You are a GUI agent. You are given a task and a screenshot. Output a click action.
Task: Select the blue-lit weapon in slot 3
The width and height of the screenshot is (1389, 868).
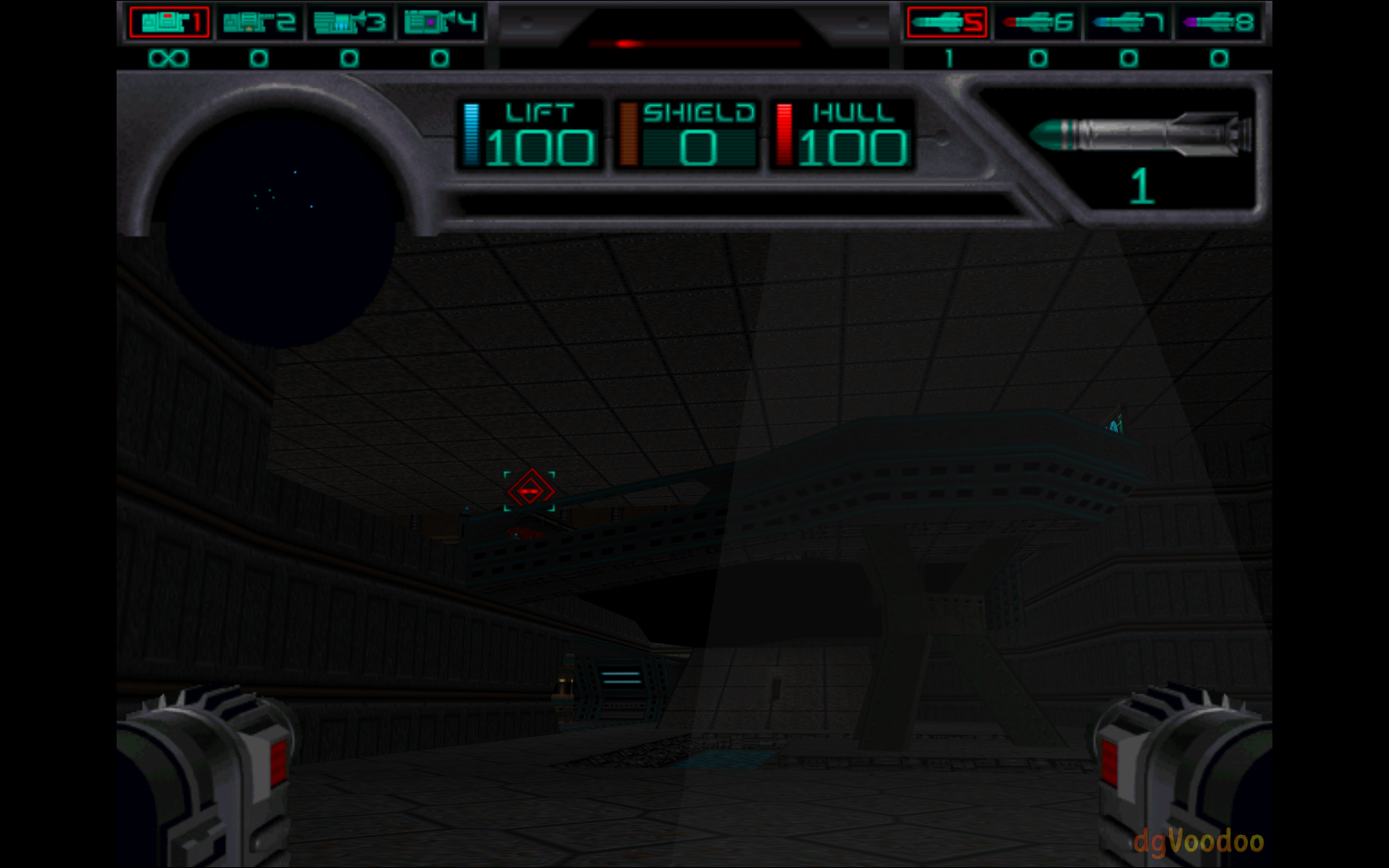tap(349, 23)
